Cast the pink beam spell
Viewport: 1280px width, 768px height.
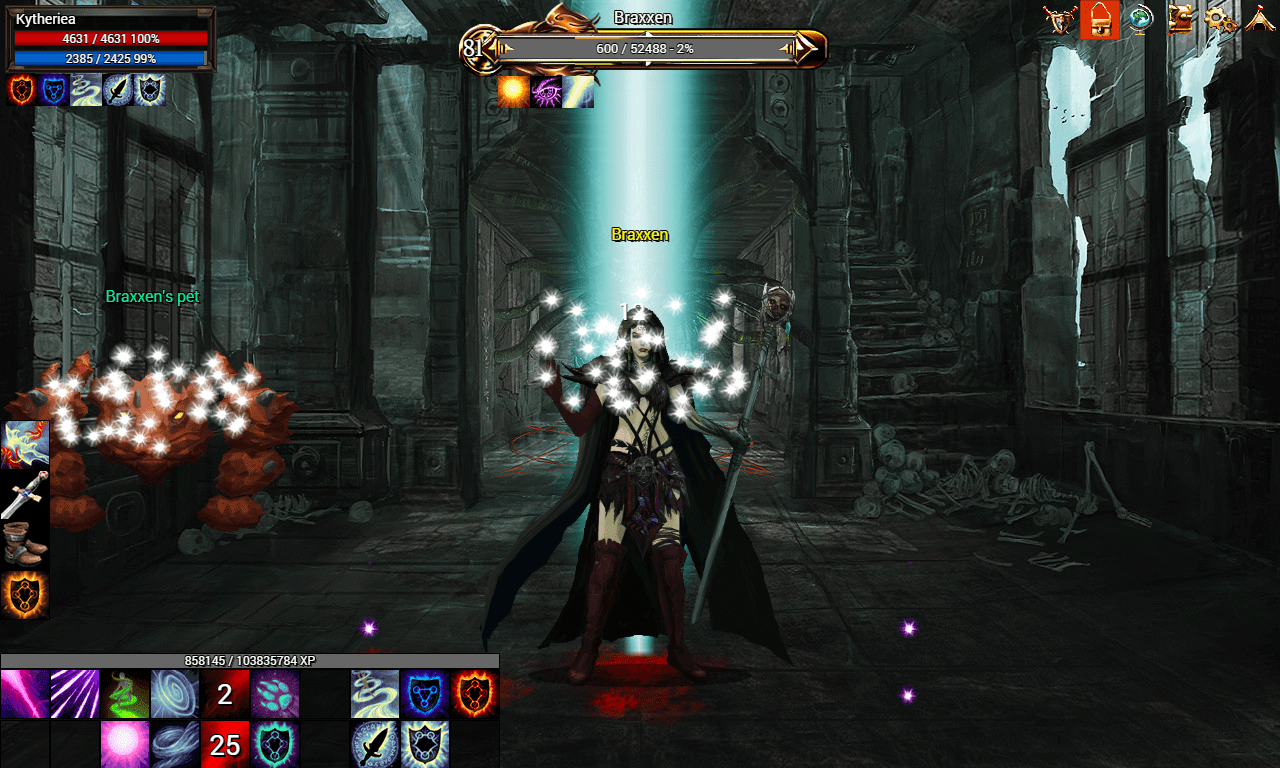click(25, 694)
